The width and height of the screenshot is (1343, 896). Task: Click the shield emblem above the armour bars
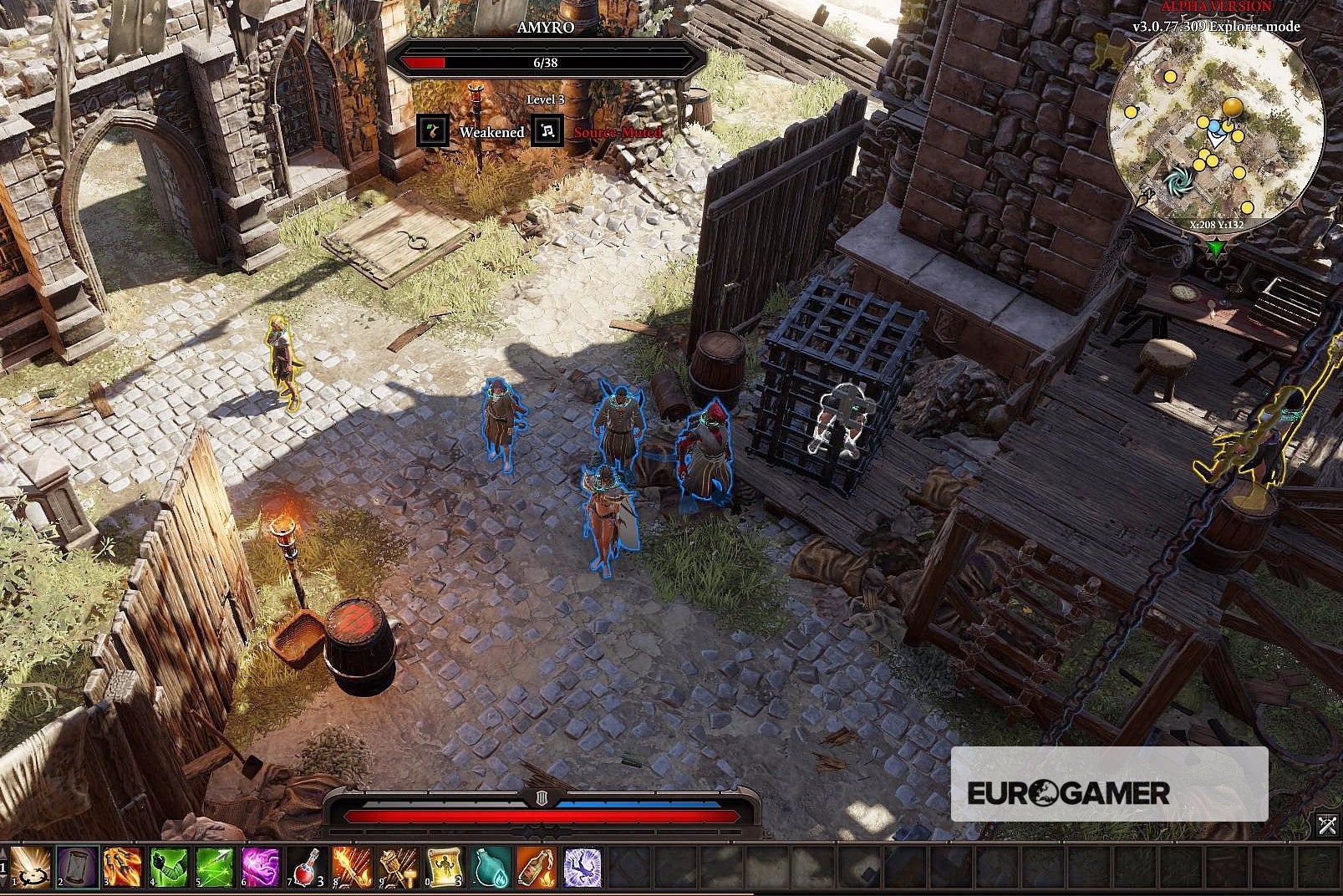click(539, 797)
